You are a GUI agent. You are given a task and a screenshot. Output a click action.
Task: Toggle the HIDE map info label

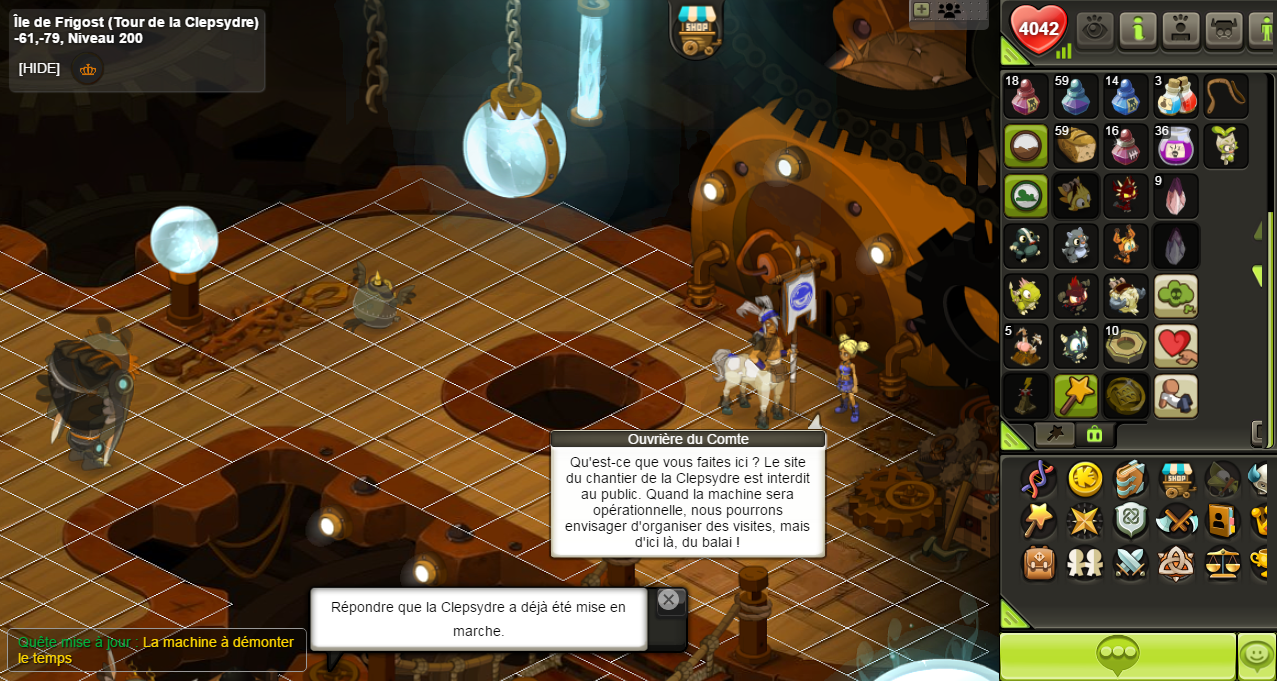(39, 68)
